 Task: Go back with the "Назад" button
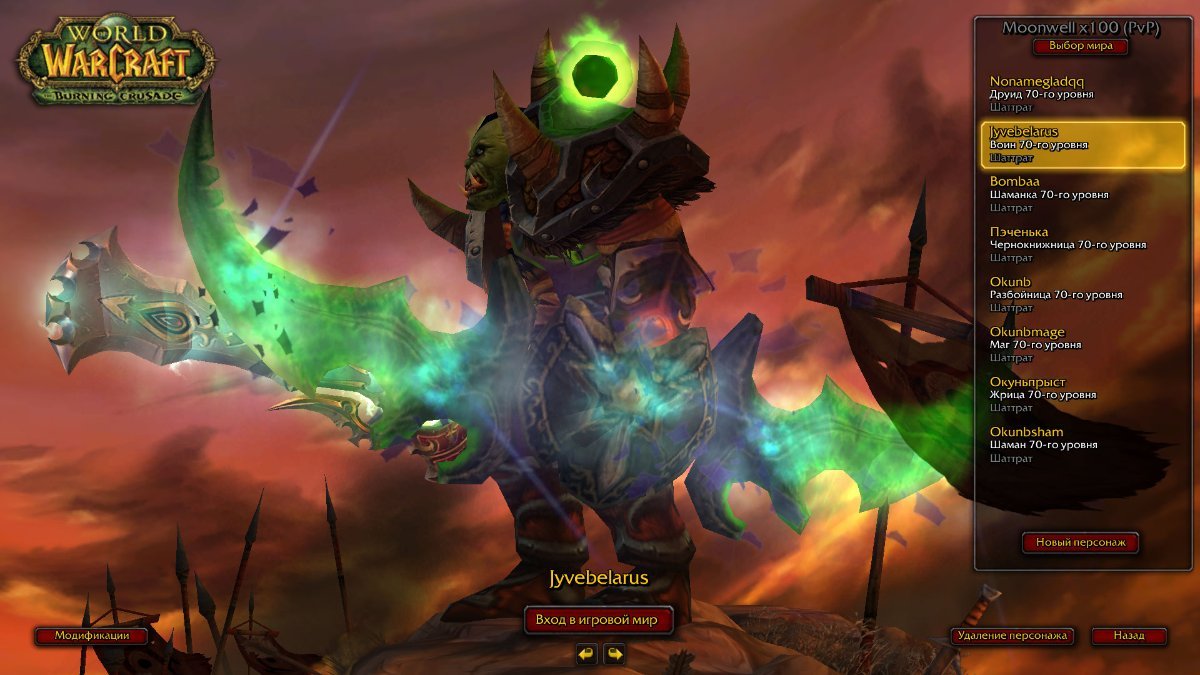pos(1129,636)
